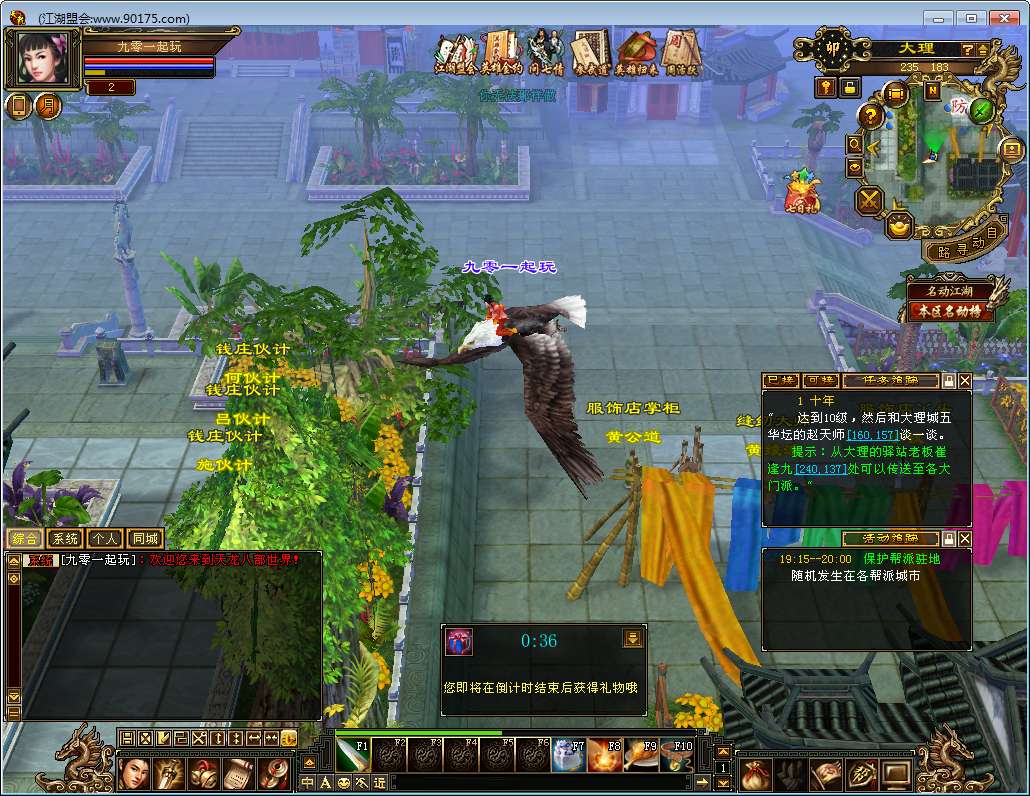
Task: Click the gold ingot shop button
Action: coord(901,224)
